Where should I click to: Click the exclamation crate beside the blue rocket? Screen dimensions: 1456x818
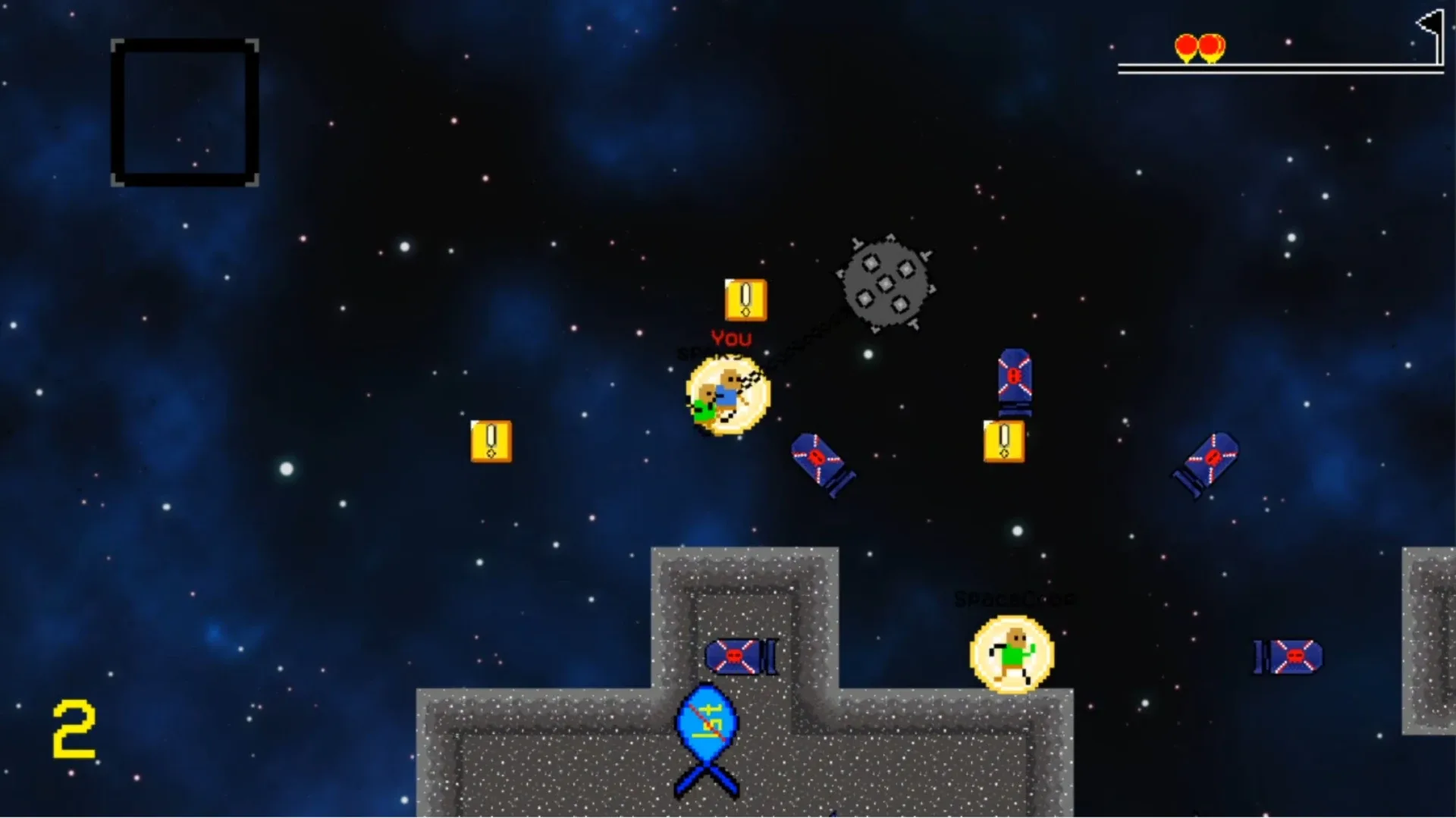pos(1006,440)
